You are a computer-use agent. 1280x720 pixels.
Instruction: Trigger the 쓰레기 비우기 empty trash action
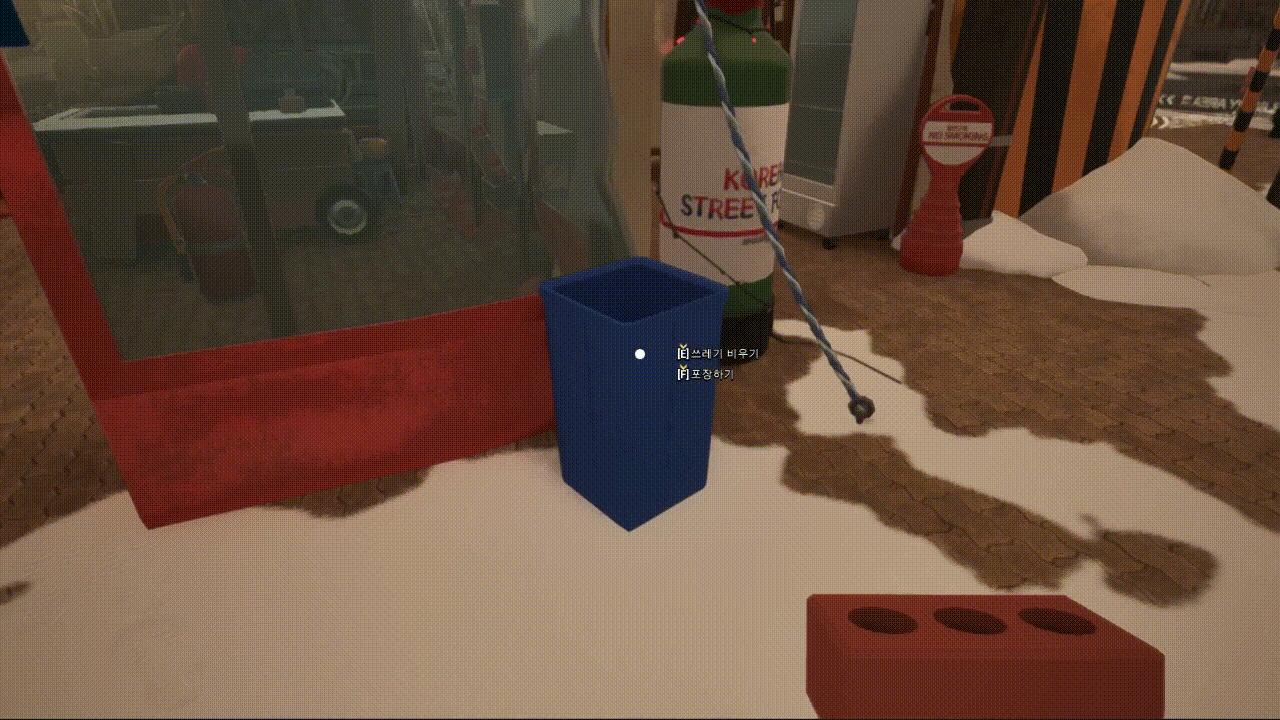click(x=714, y=352)
